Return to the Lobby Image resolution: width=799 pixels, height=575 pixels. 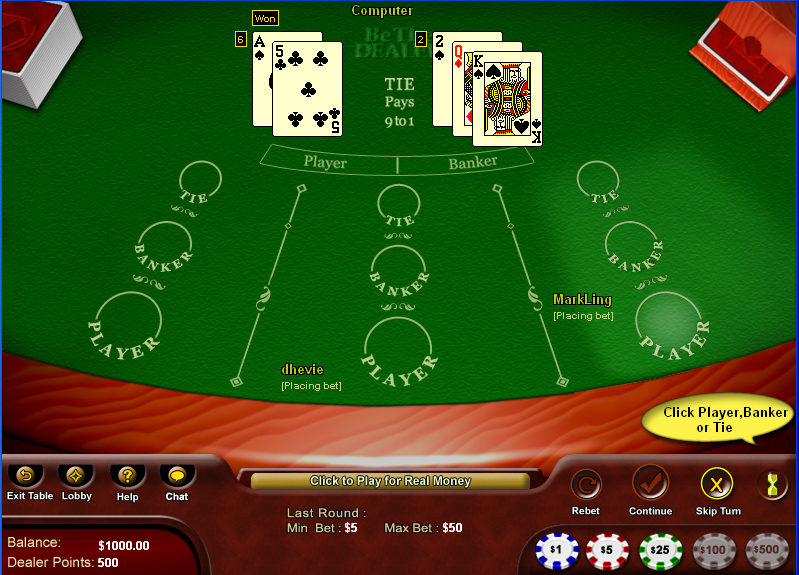pos(76,475)
